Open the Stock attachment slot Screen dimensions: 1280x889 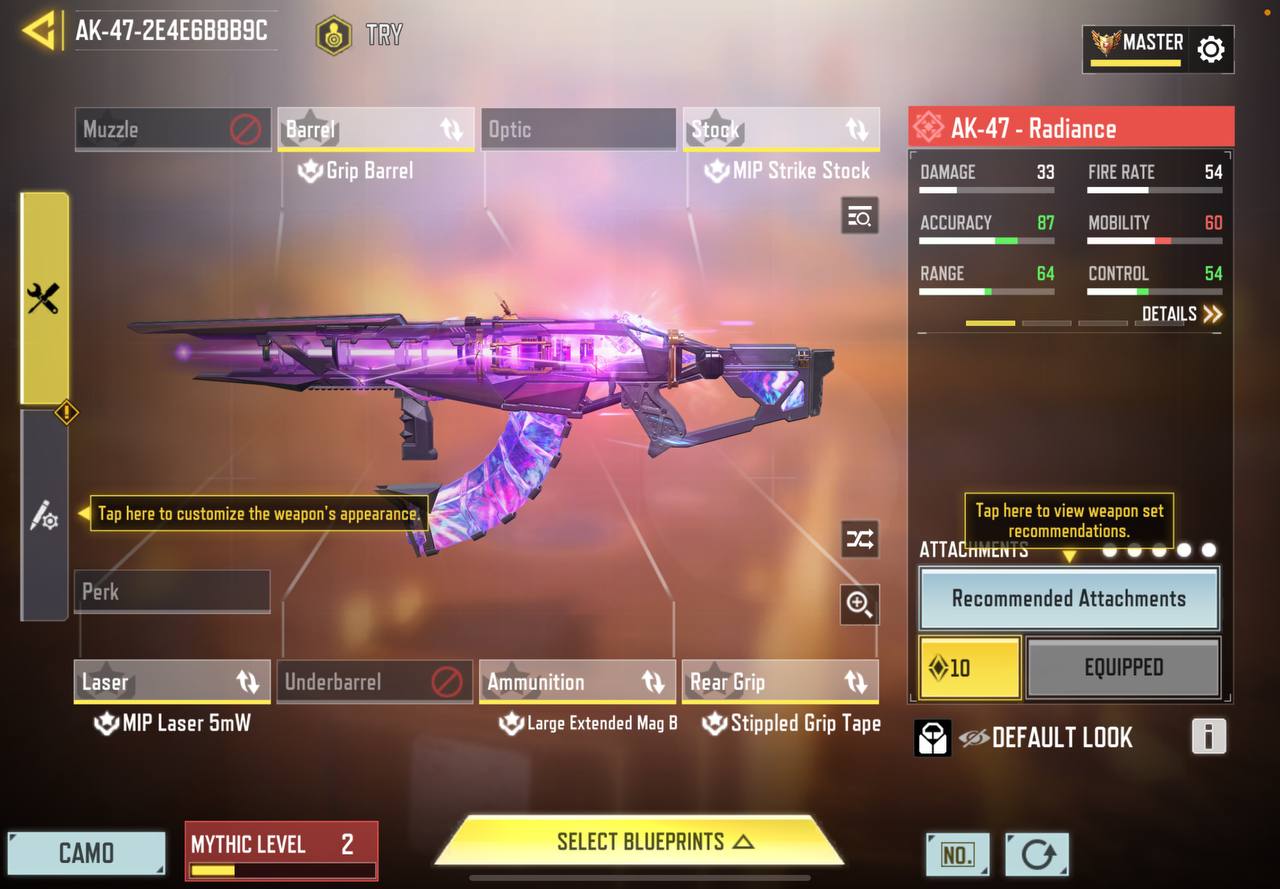tap(781, 129)
